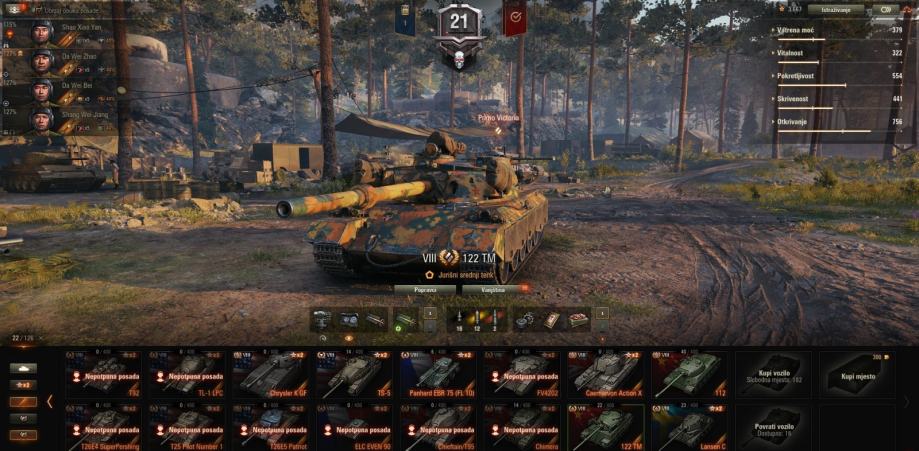Choose the T26E5 Patriot tank card
The height and width of the screenshot is (451, 919).
click(270, 426)
